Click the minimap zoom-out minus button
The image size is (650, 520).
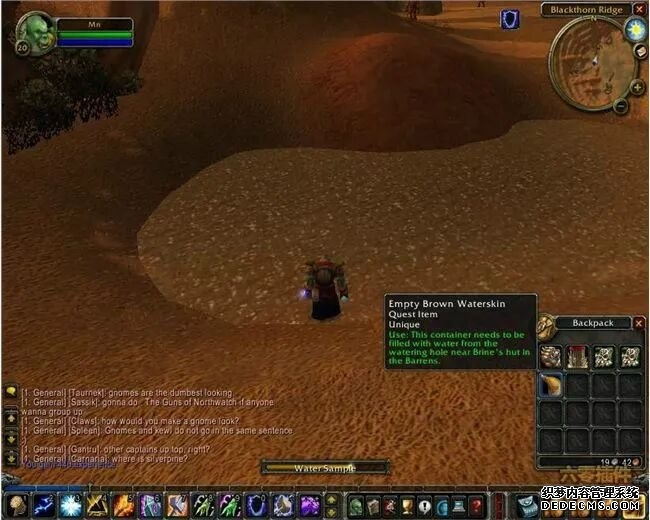pyautogui.click(x=620, y=106)
